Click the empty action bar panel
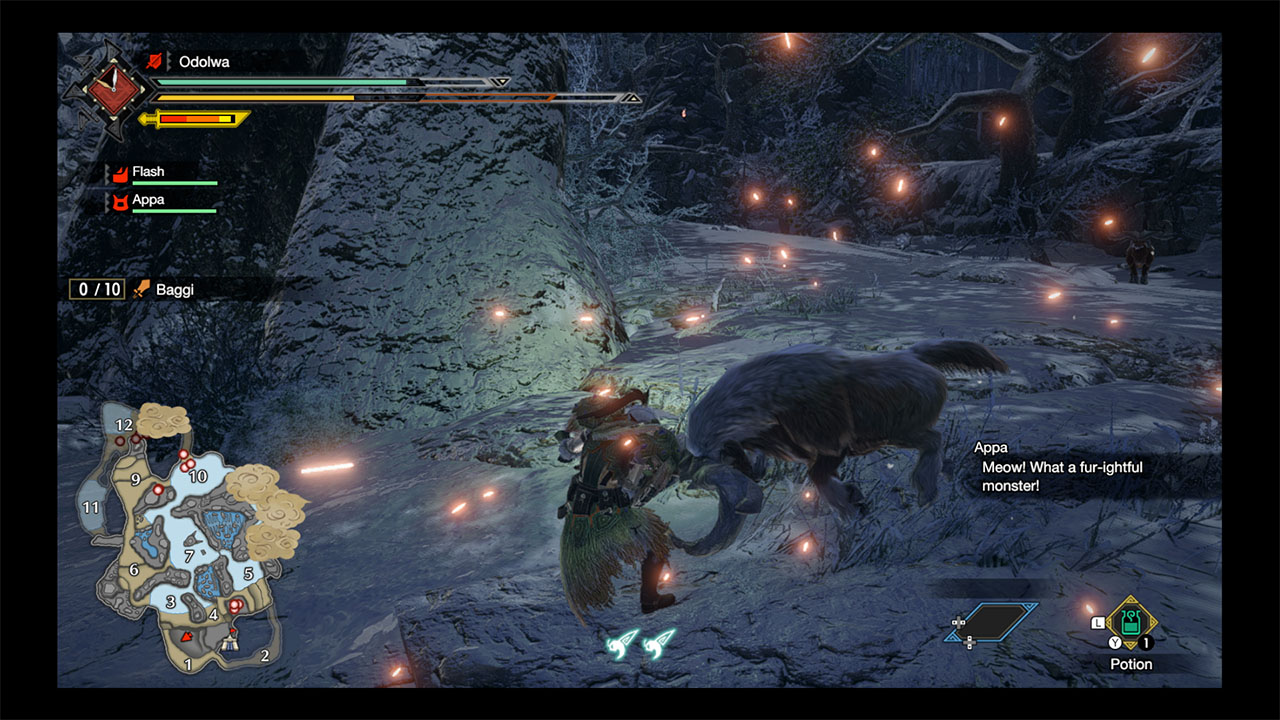1280x720 pixels. pyautogui.click(x=991, y=622)
